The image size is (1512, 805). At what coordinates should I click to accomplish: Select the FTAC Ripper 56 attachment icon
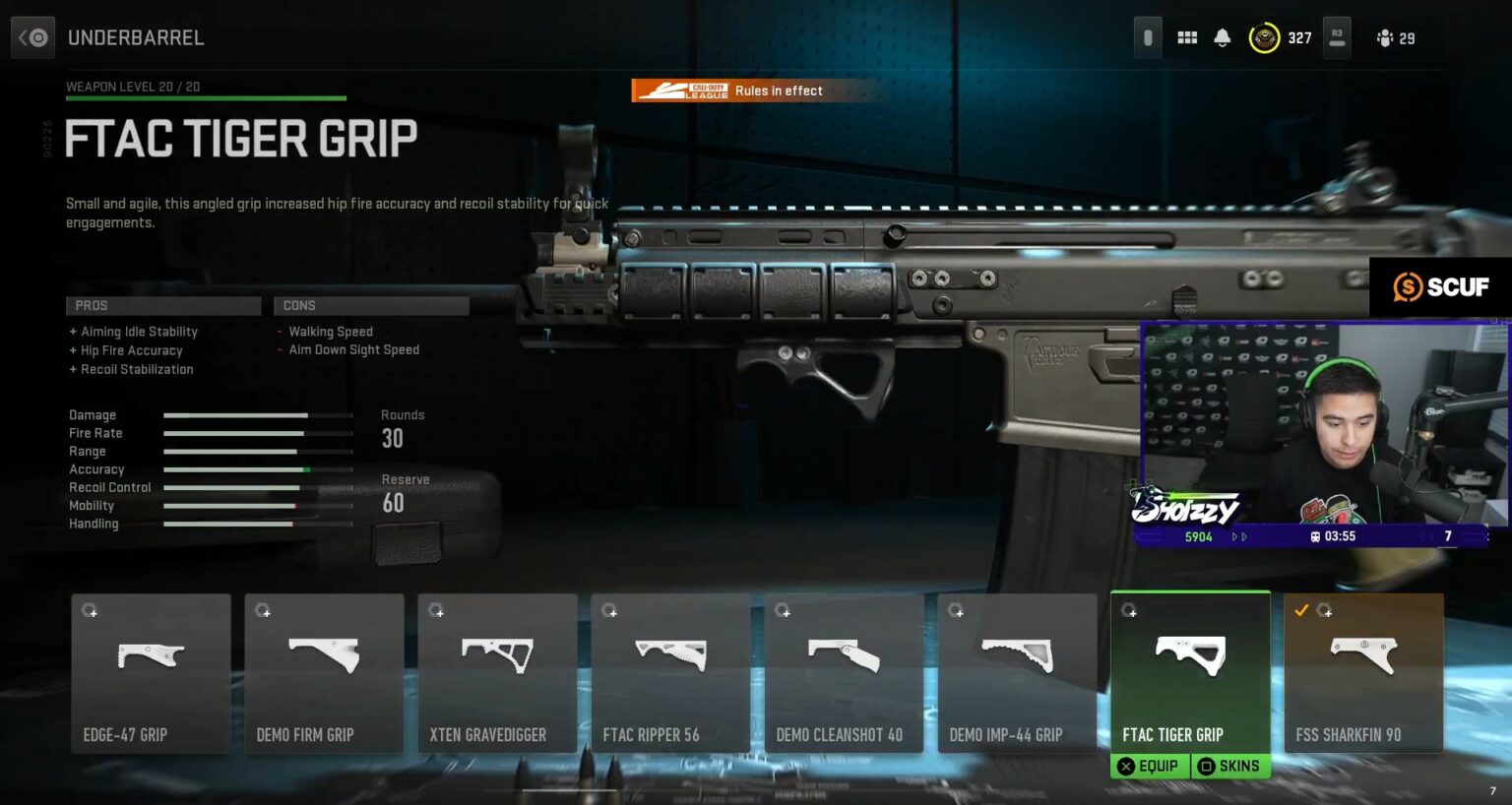point(670,654)
